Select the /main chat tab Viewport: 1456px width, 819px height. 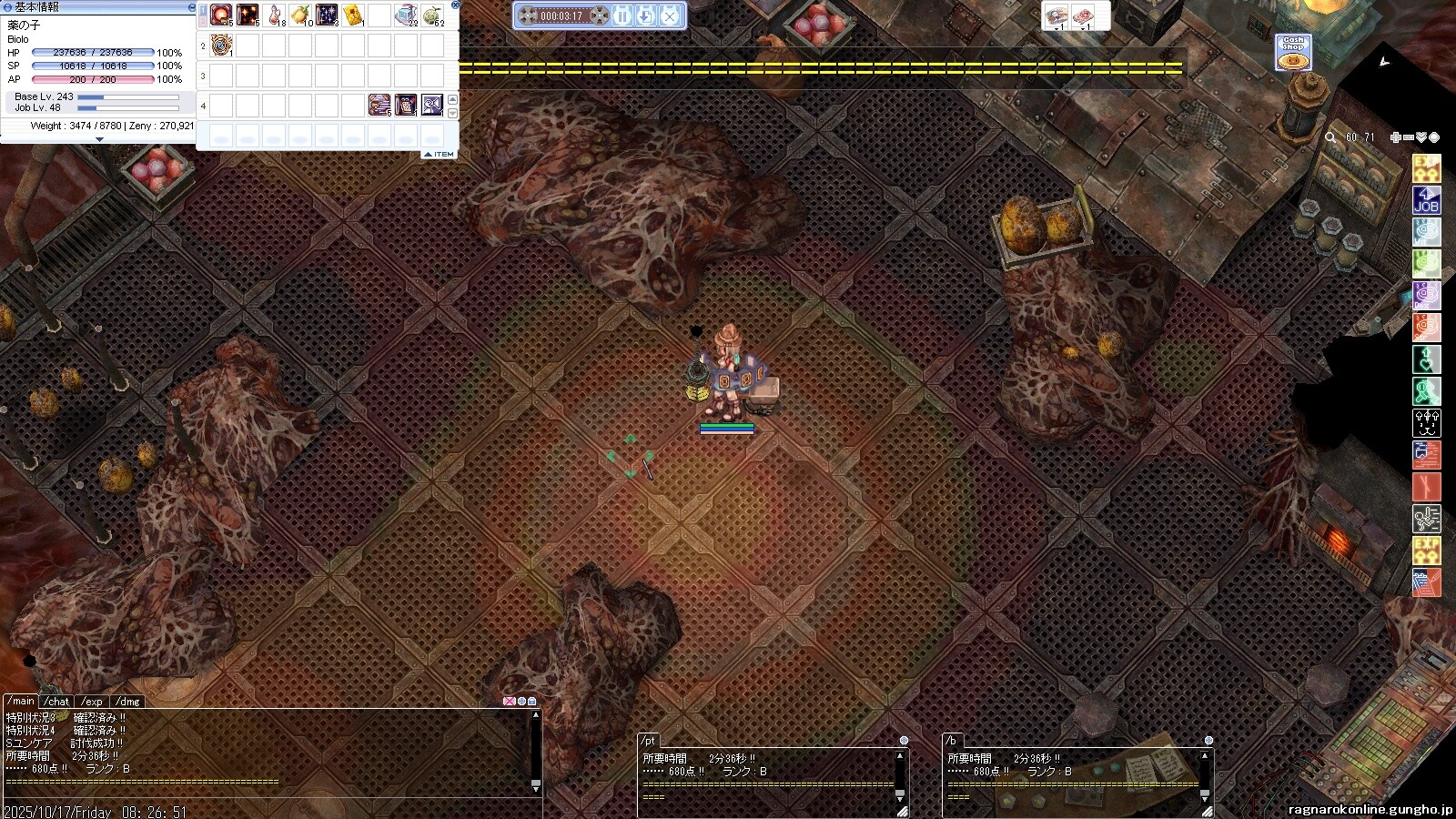(x=21, y=701)
